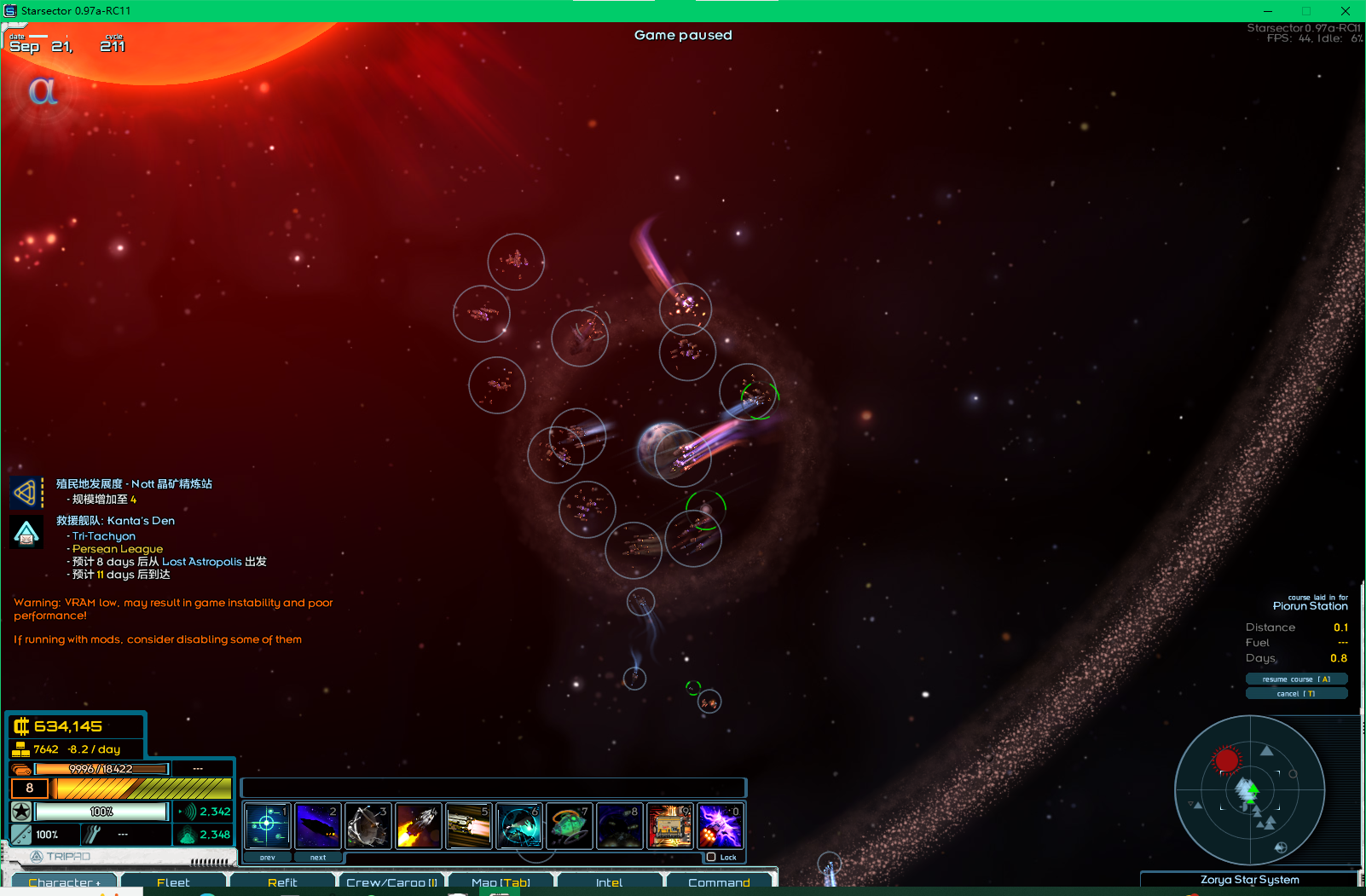Close the Starsector window
The height and width of the screenshot is (896, 1366).
coord(1345,11)
